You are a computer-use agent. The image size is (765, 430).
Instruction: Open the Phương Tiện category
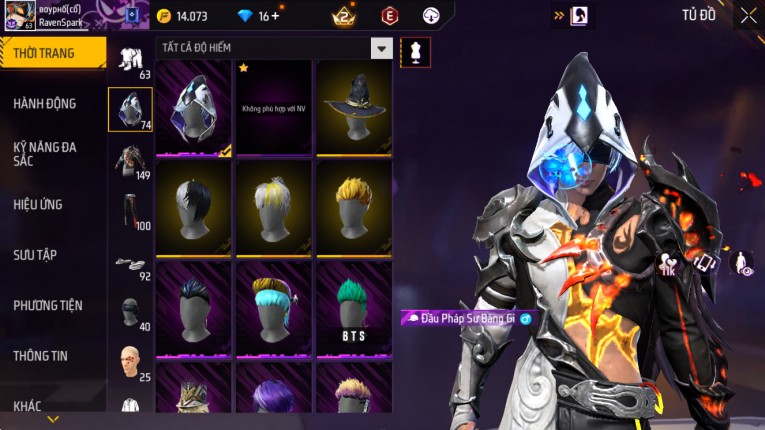coord(48,306)
